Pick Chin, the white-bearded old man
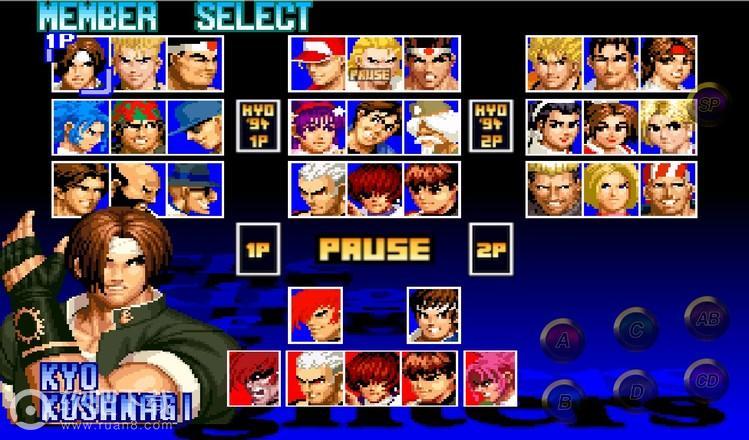This screenshot has height=440, width=749. (431, 126)
